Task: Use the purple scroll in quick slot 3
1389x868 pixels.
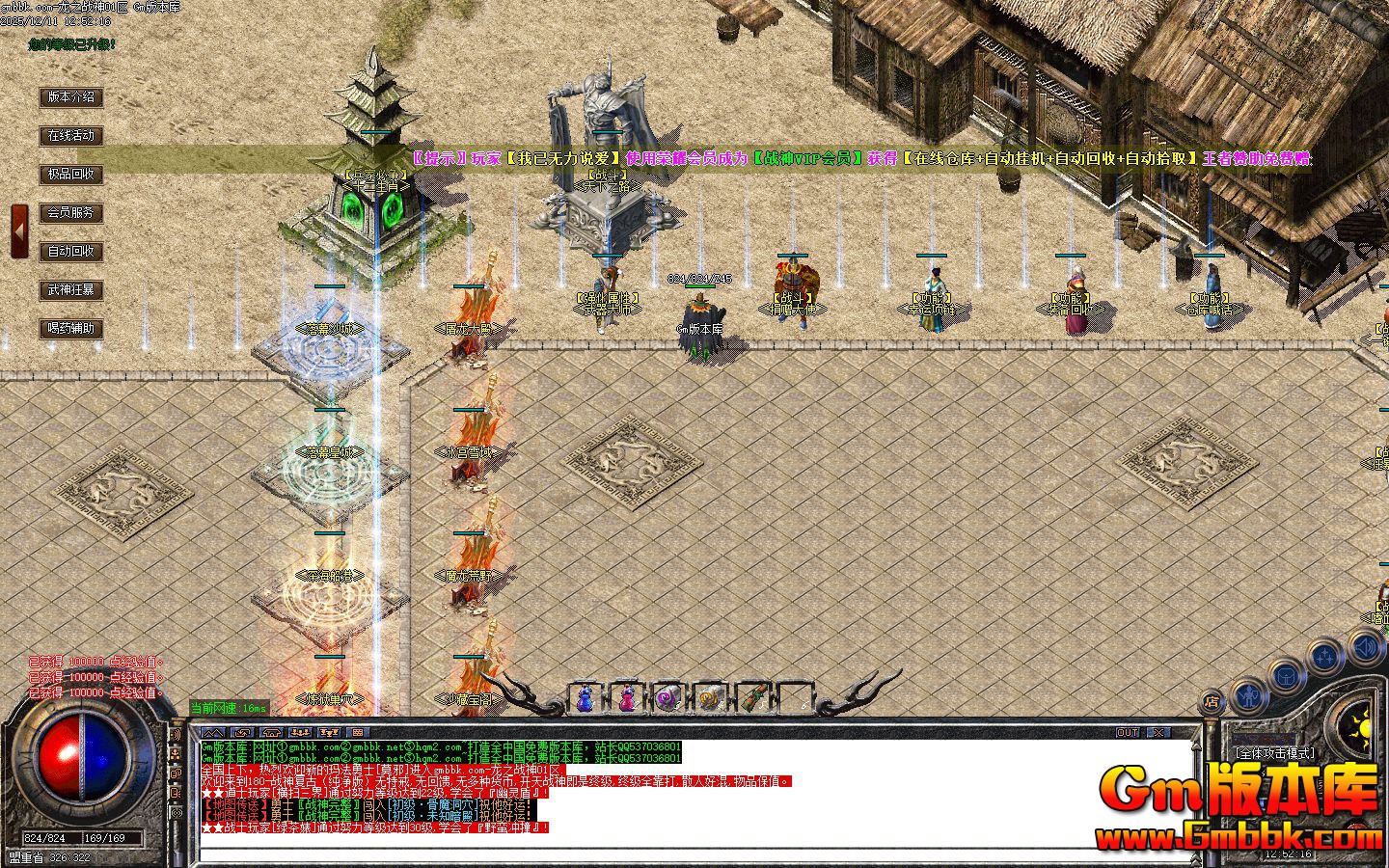Action: pos(667,695)
